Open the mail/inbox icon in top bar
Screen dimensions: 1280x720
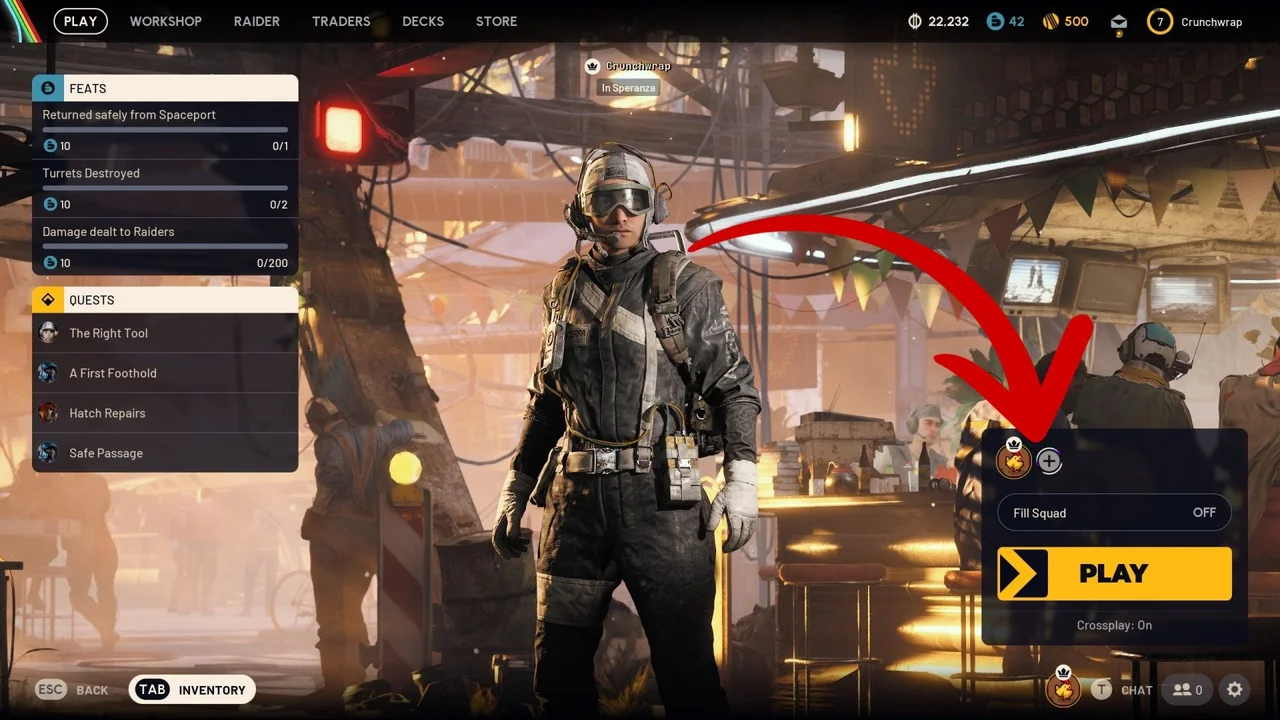click(1118, 21)
